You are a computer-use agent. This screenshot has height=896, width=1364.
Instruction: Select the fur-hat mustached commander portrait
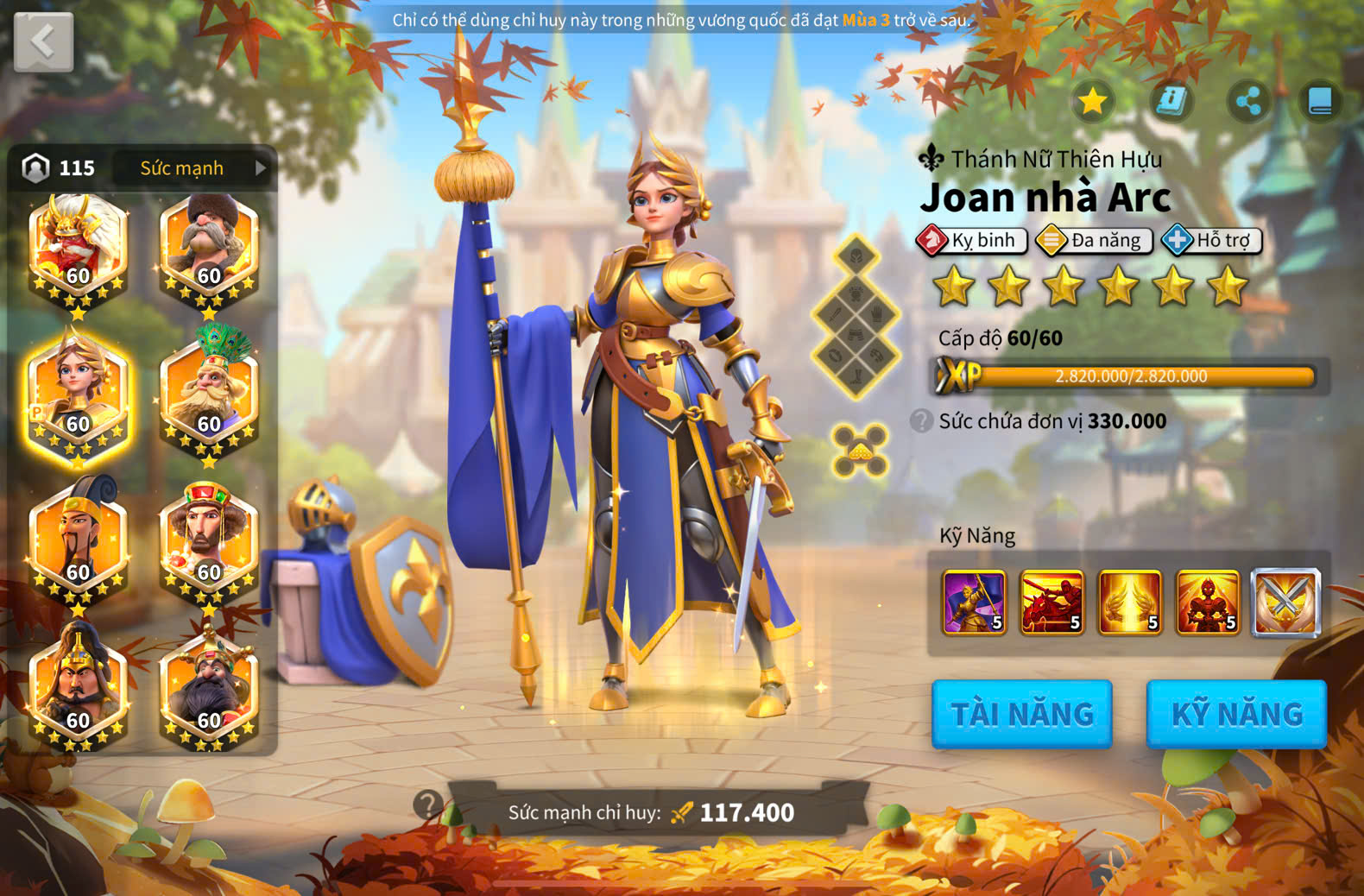point(209,249)
